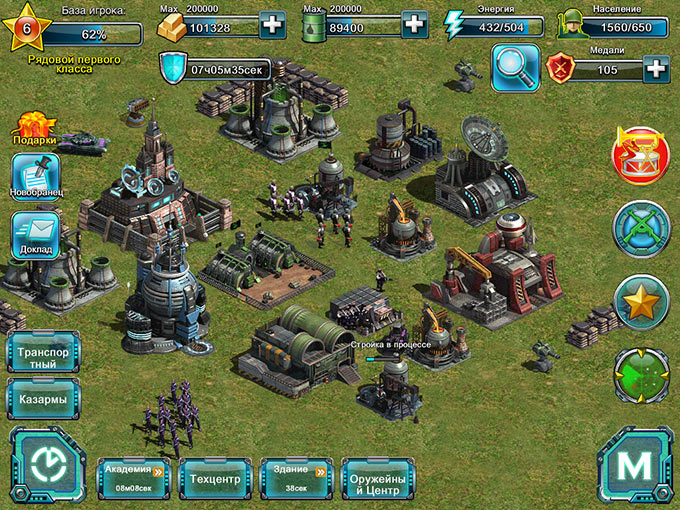
Task: Open the big M menu button
Action: (634, 465)
